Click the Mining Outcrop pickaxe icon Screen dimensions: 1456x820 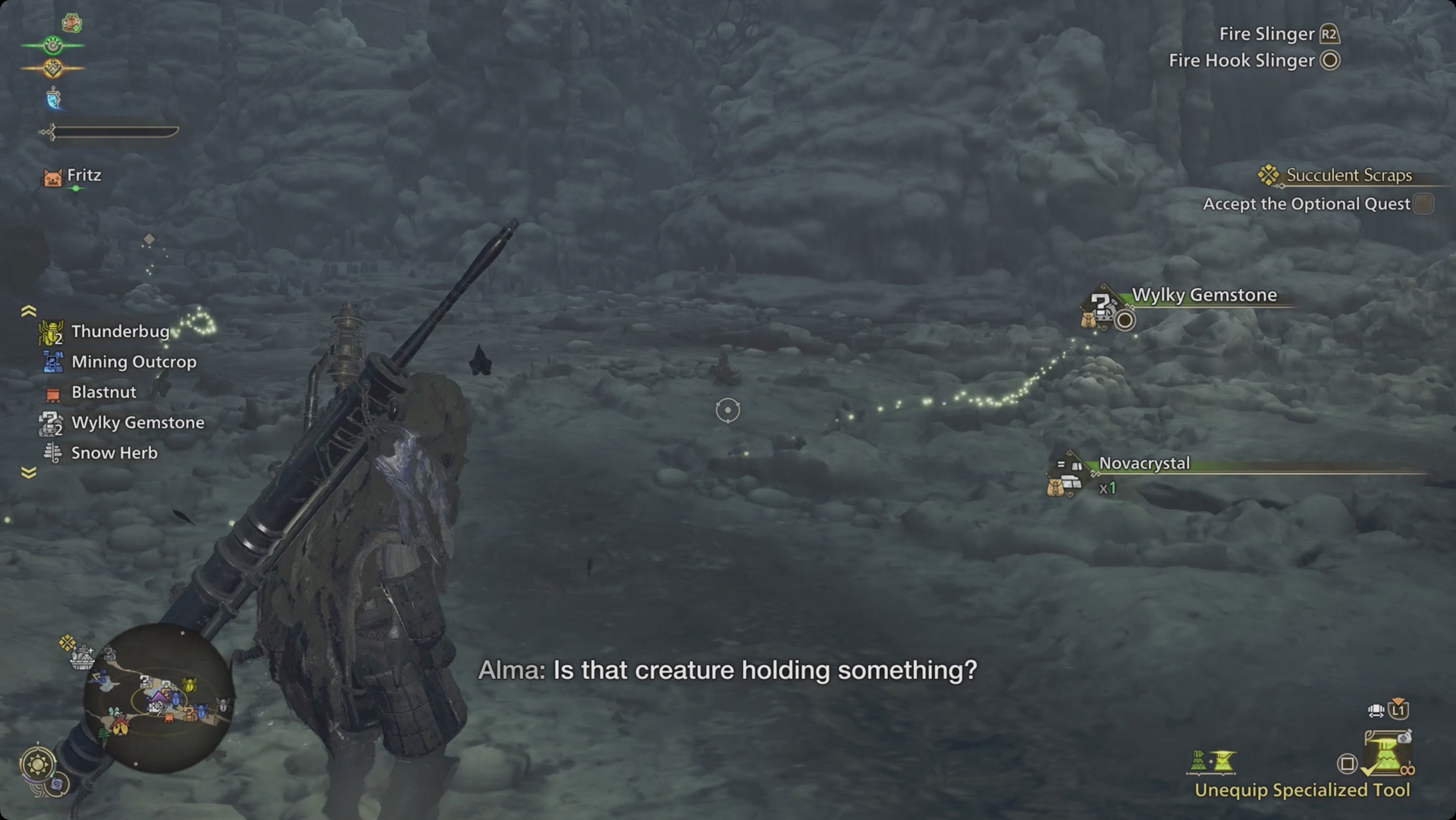coord(53,361)
